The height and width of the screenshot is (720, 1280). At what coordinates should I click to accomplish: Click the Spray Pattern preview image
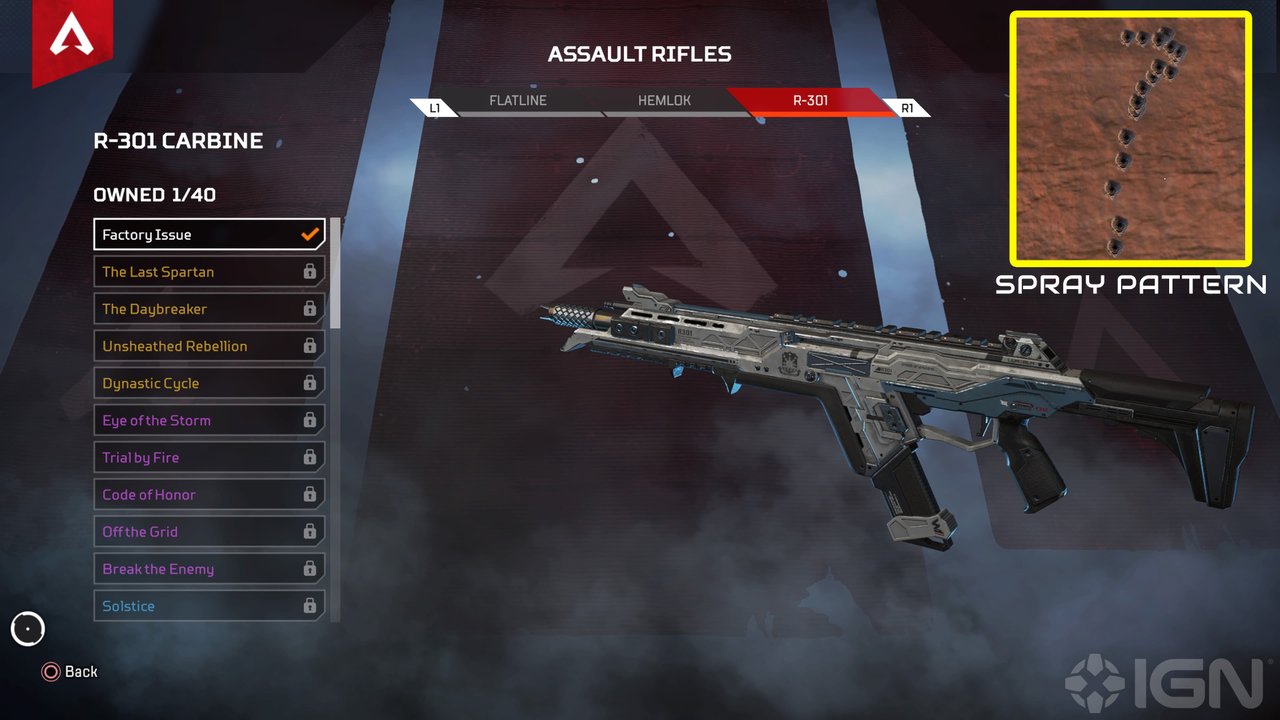pos(1129,137)
